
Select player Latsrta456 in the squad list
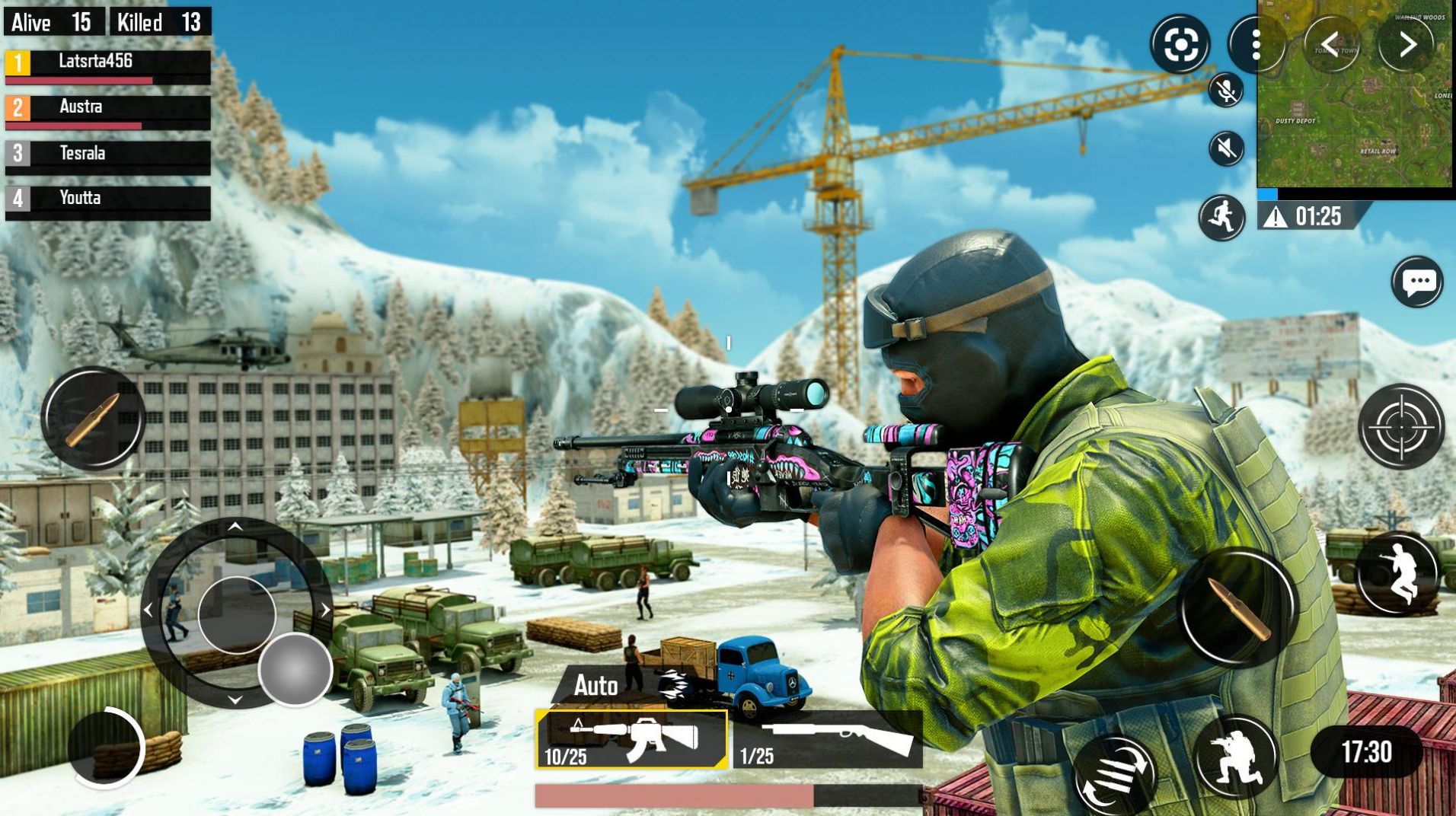click(107, 66)
